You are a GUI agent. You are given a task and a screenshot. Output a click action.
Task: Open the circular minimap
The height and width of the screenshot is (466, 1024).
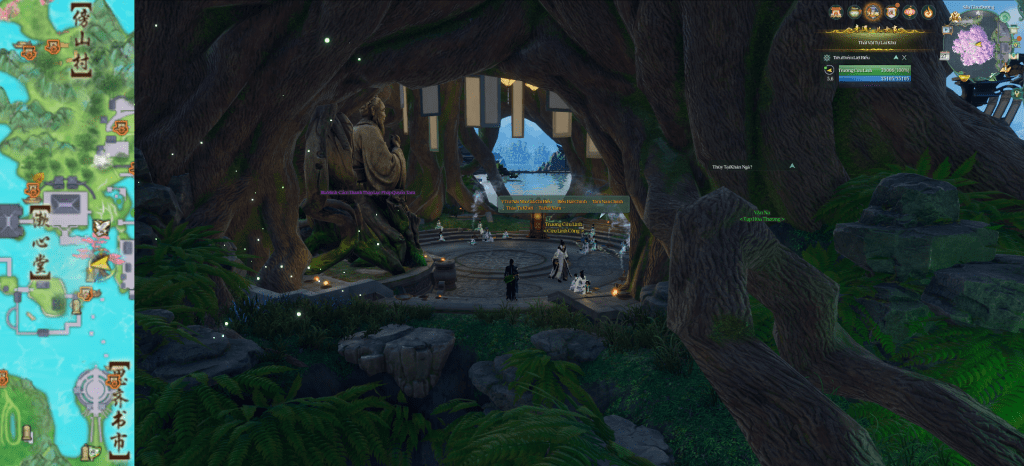click(973, 46)
